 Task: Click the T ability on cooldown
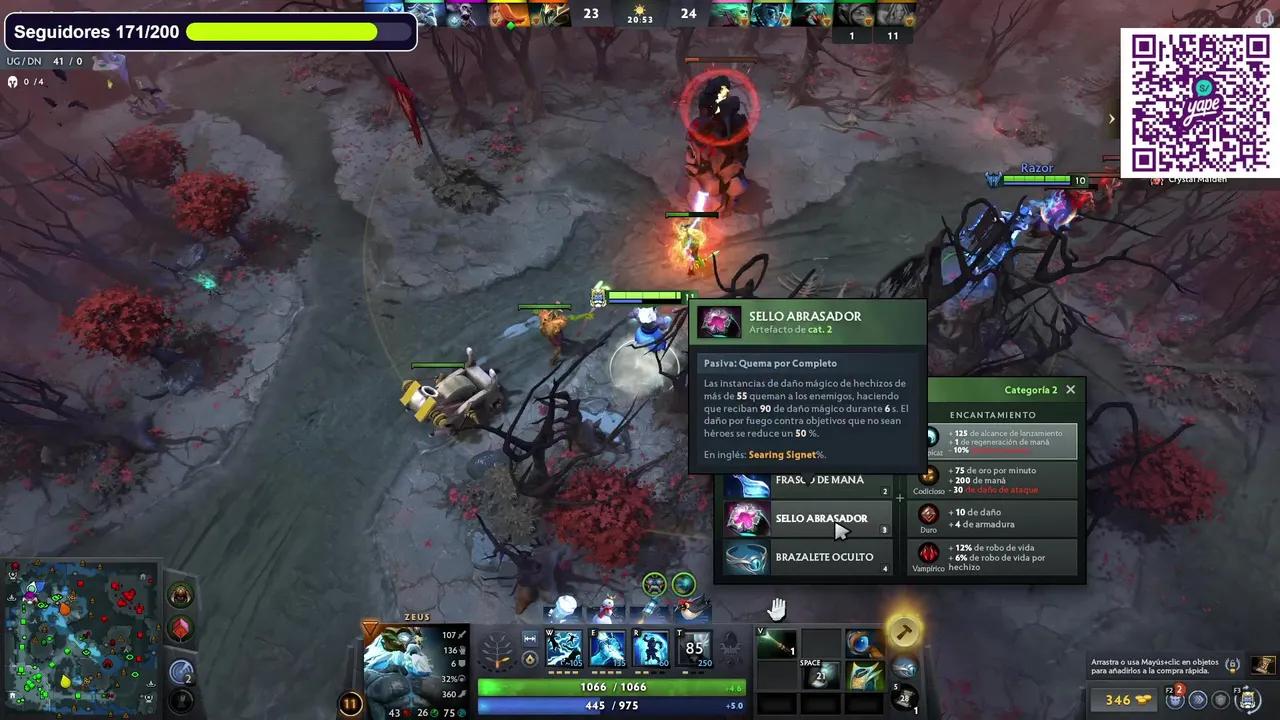[x=694, y=649]
